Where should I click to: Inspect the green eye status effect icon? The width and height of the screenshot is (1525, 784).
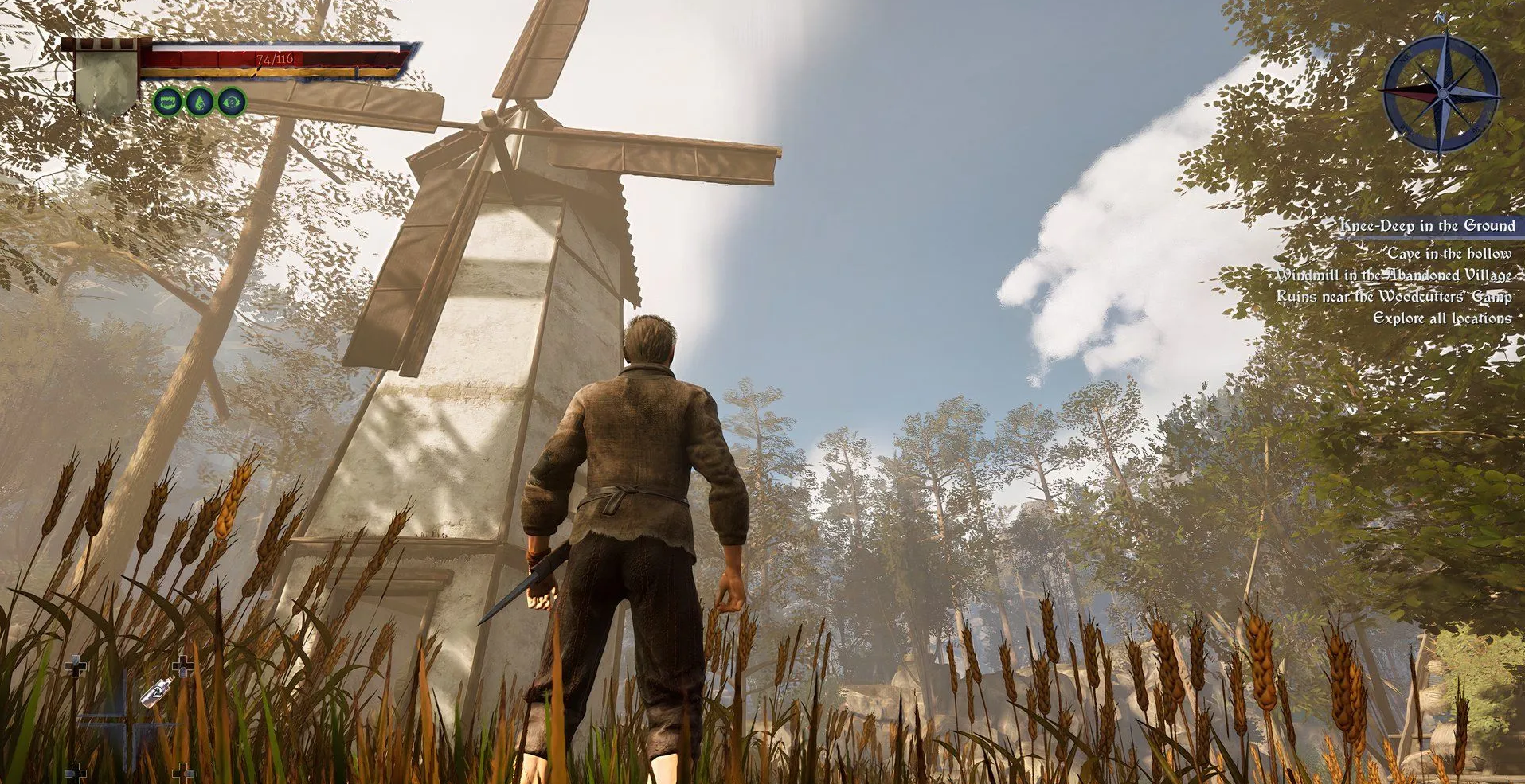232,102
